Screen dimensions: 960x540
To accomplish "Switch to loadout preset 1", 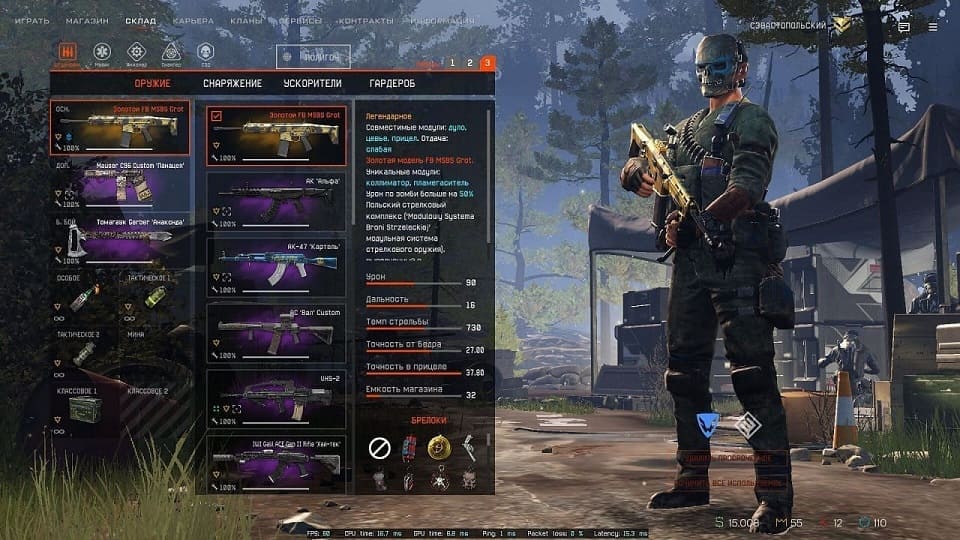I will click(x=452, y=63).
